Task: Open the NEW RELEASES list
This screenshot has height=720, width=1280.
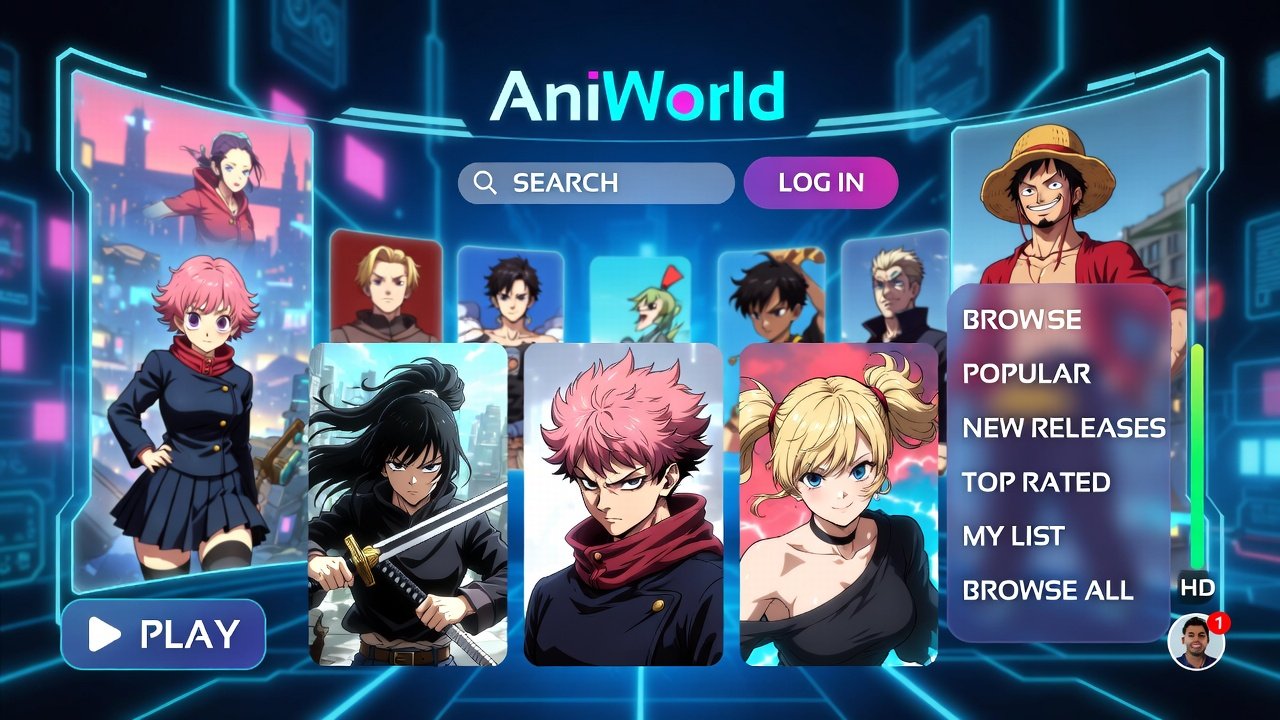Action: [1063, 428]
